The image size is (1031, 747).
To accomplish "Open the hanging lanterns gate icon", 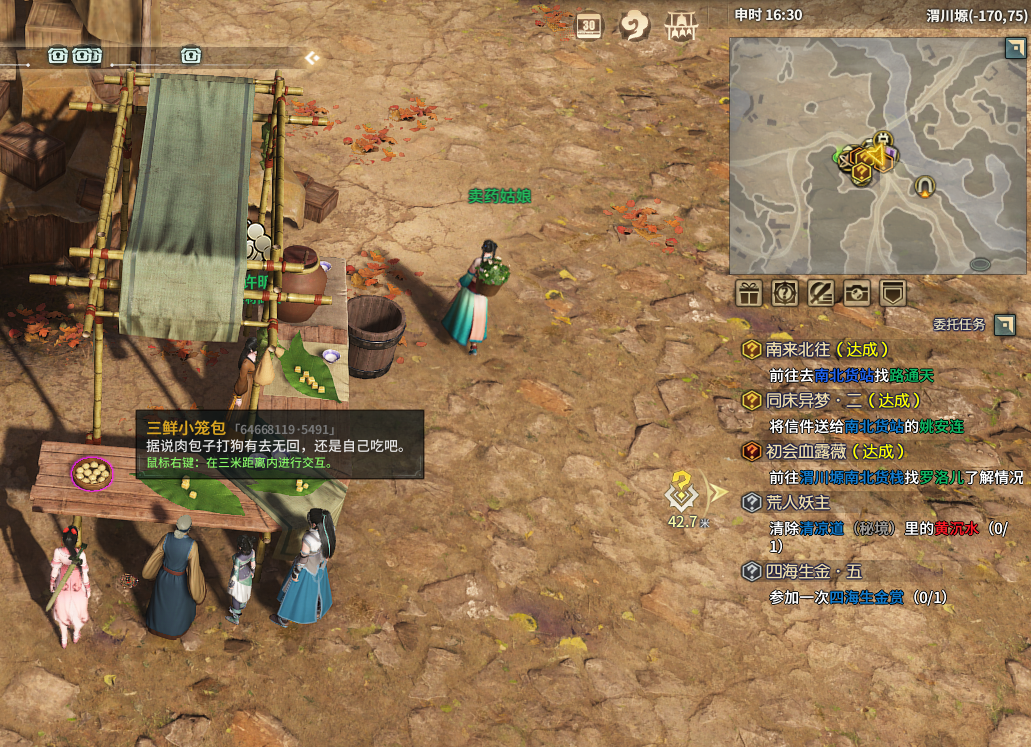I will tap(681, 26).
